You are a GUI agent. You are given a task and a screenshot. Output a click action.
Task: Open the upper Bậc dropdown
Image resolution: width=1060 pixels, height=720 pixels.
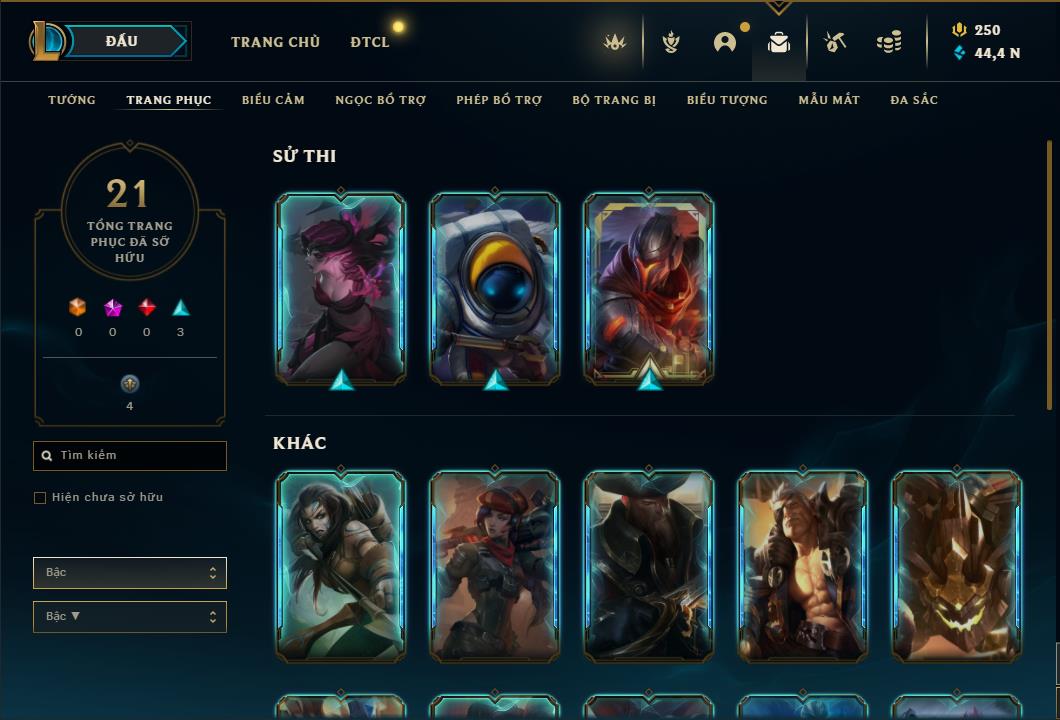(130, 573)
